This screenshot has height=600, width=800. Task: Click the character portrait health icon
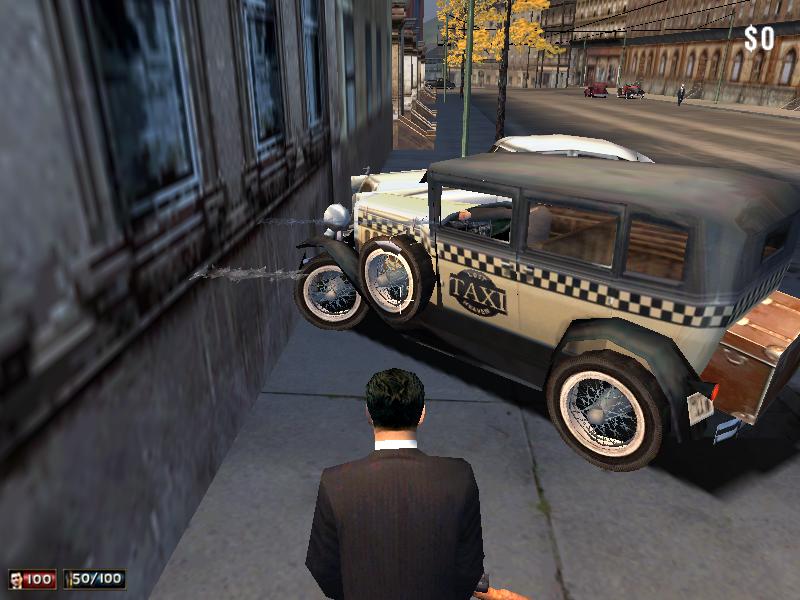[x=17, y=579]
